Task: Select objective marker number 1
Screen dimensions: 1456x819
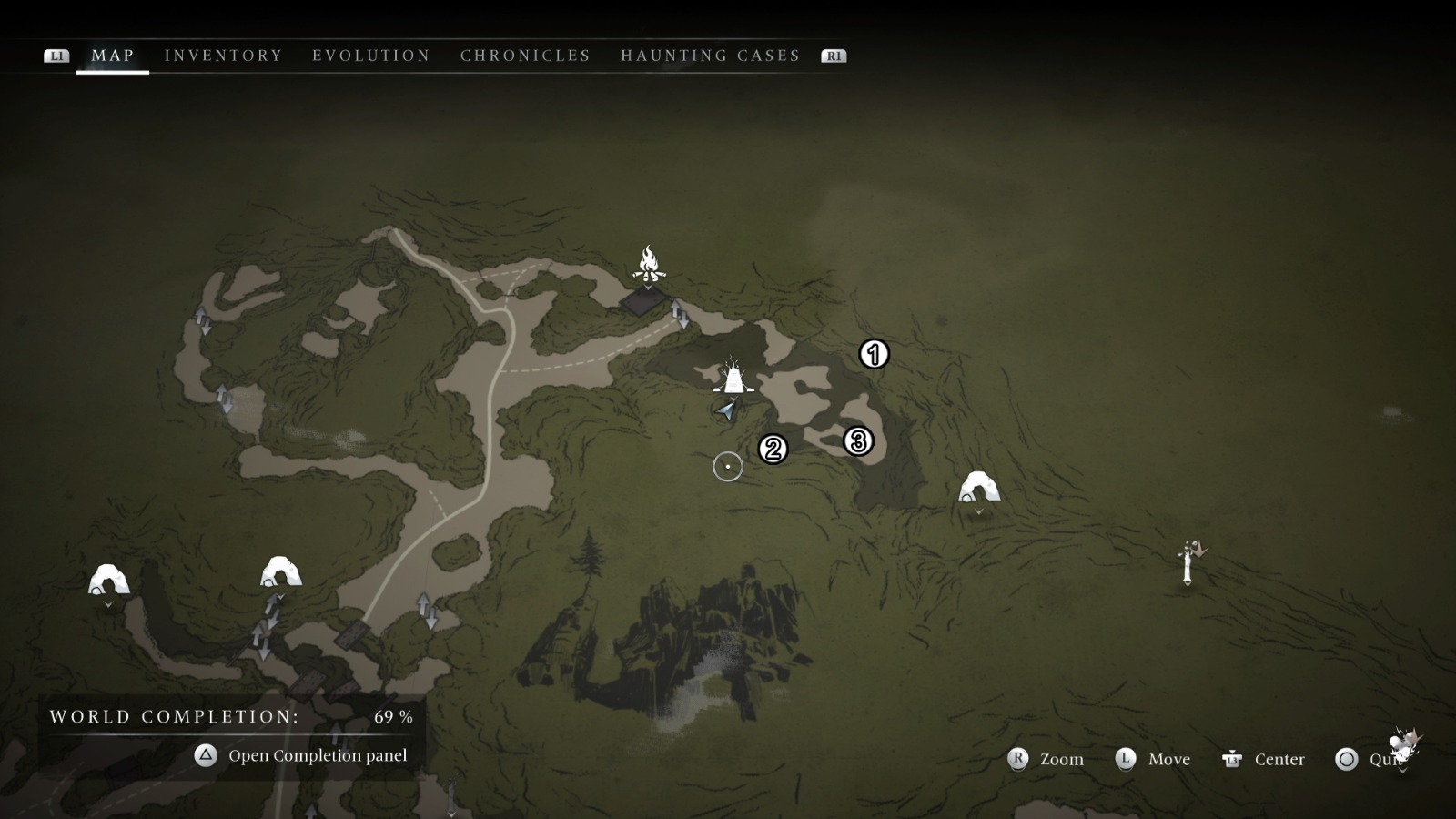Action: coord(872,355)
